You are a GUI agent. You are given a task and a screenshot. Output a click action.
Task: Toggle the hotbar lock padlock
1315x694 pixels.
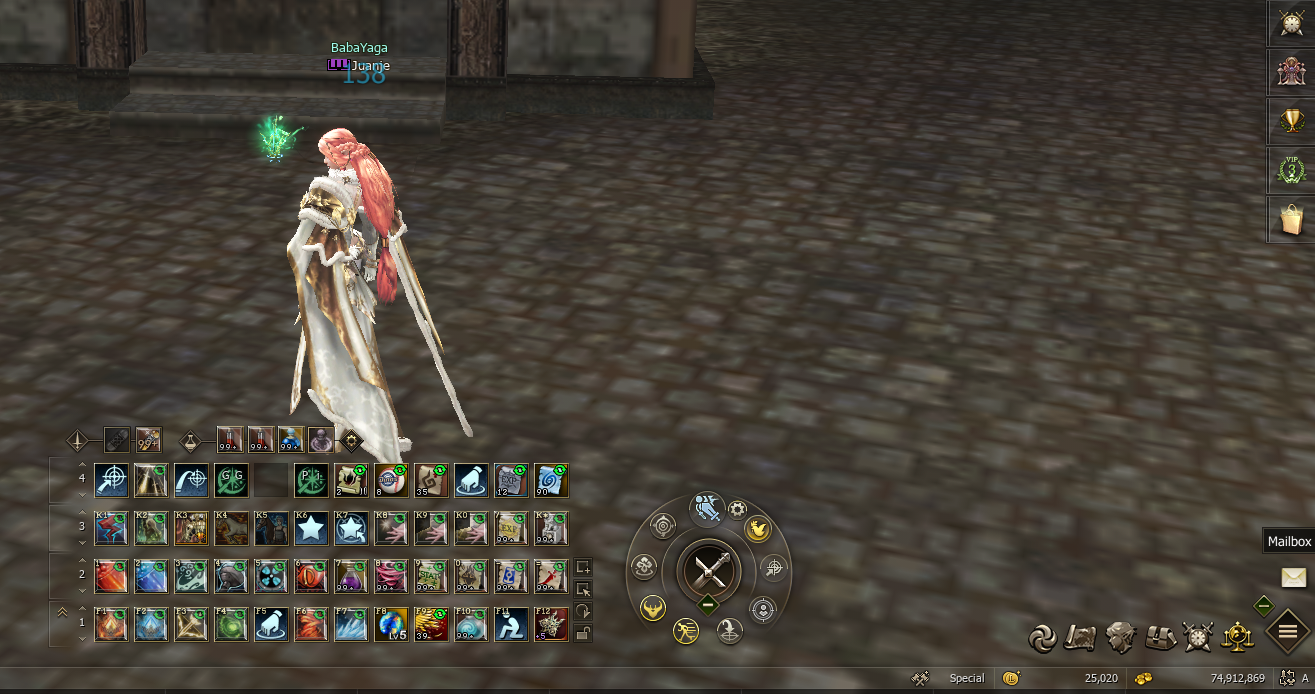coord(583,633)
